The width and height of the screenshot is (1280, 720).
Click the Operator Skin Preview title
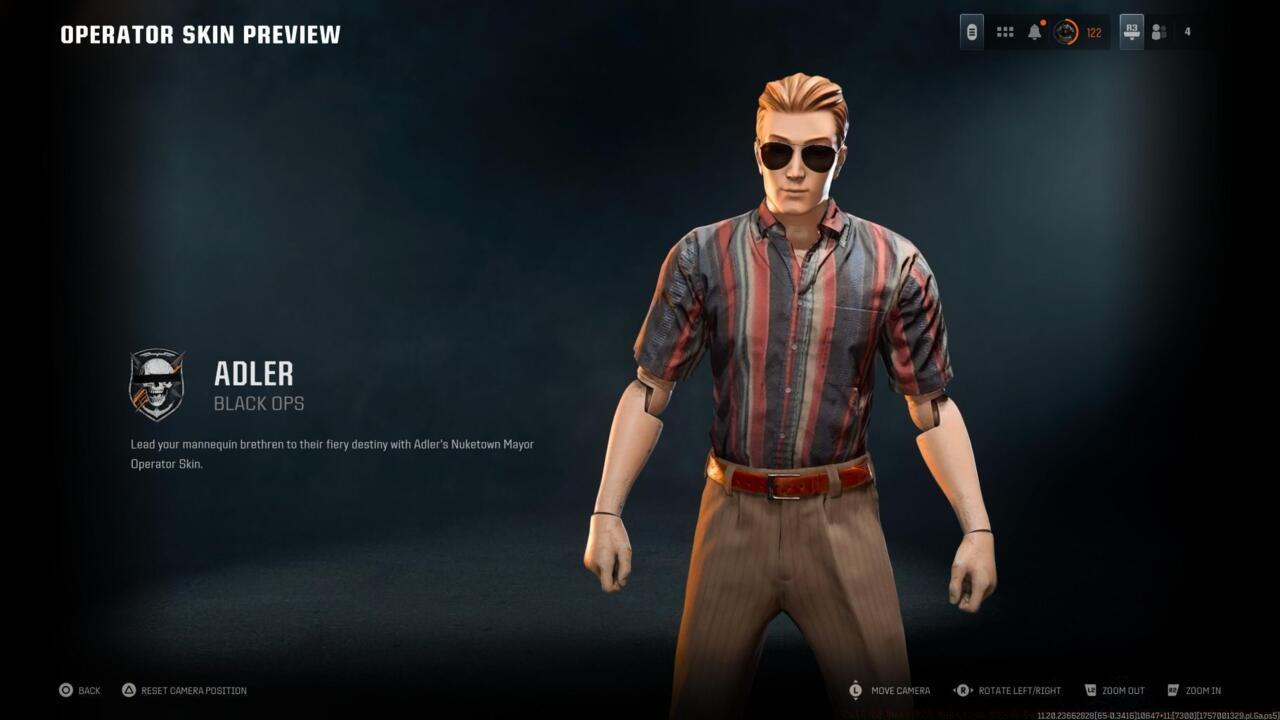tap(199, 33)
